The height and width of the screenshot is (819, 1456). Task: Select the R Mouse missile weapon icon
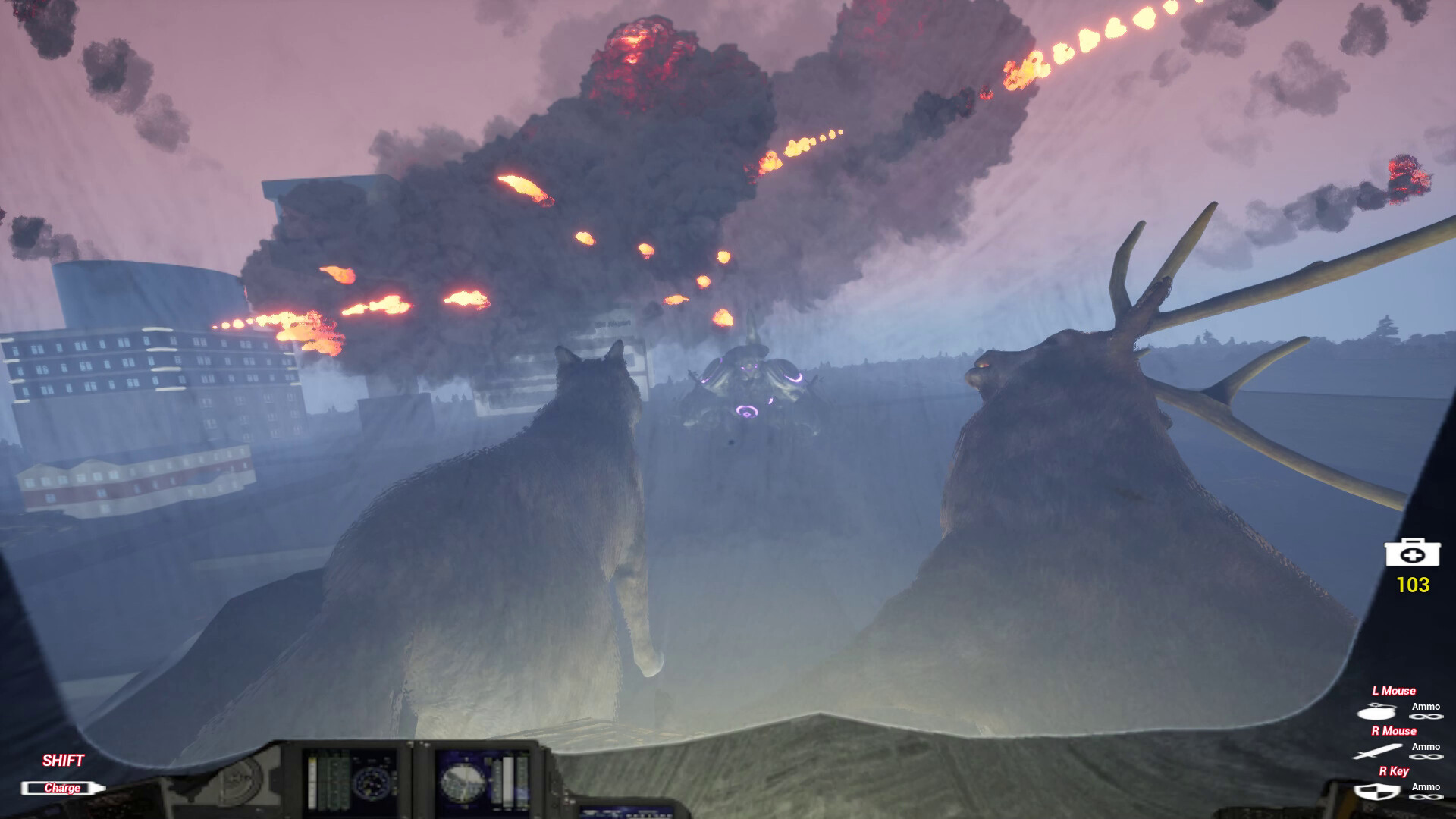(x=1378, y=752)
